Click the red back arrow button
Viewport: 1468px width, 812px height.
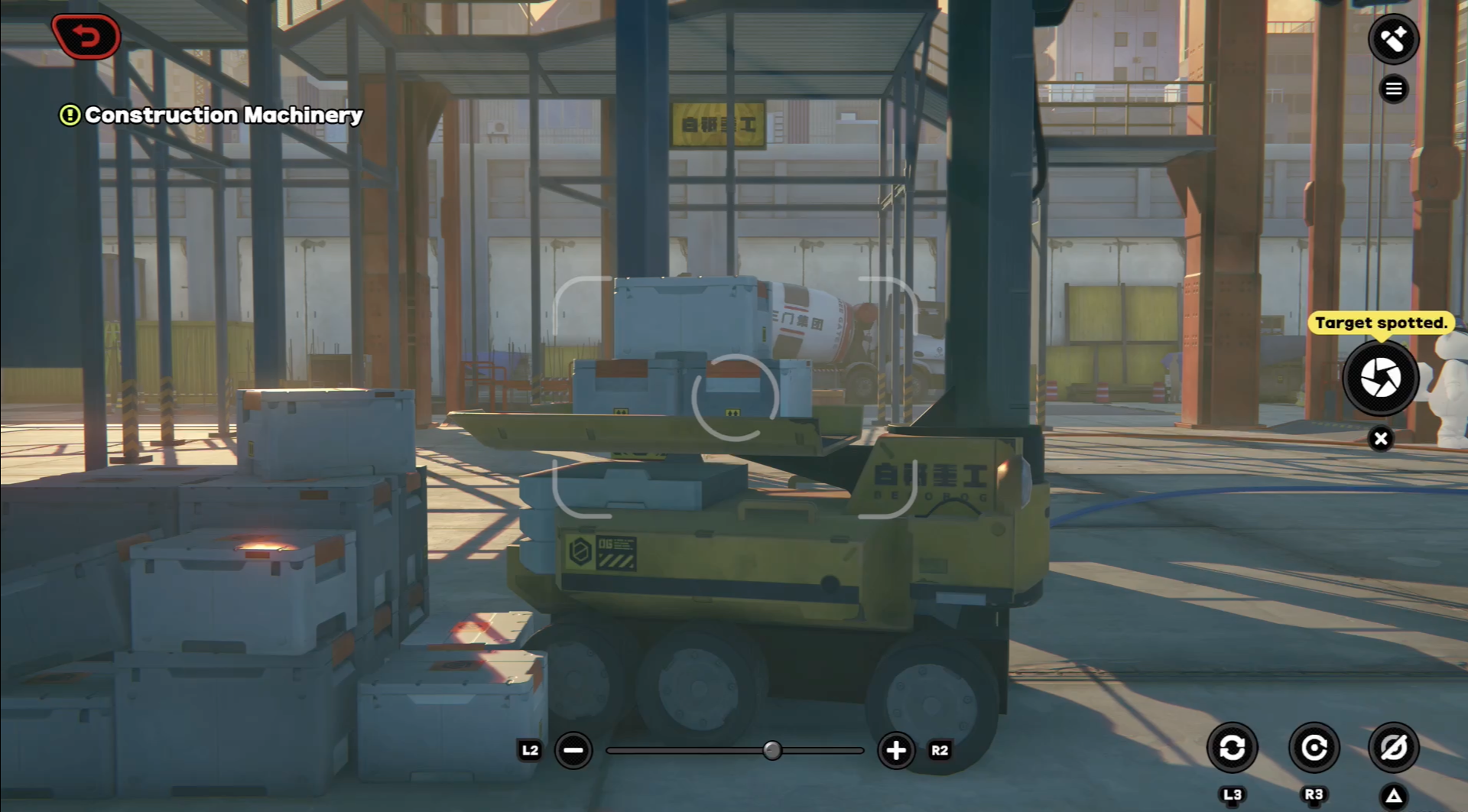(86, 37)
